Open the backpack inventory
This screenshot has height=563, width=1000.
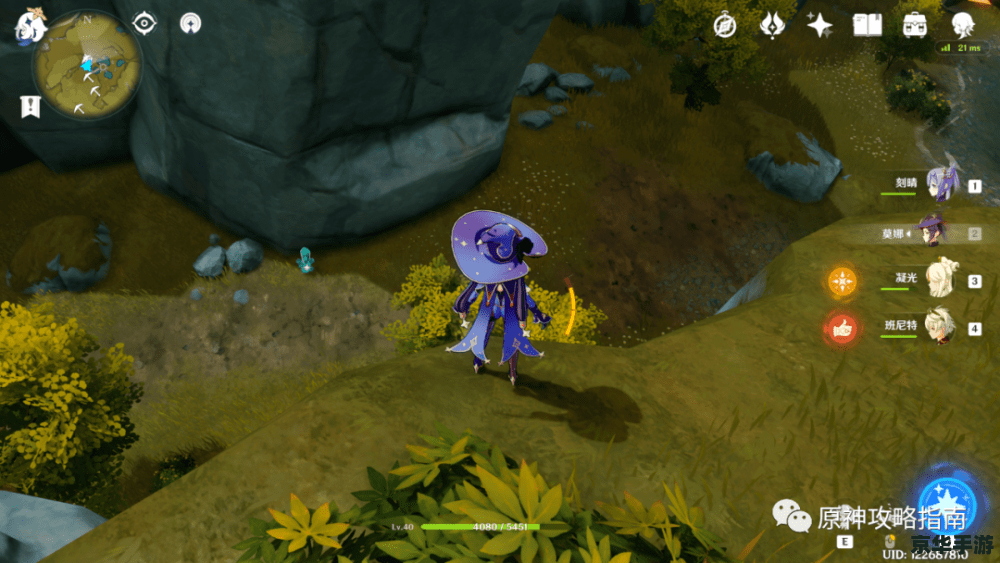point(914,25)
